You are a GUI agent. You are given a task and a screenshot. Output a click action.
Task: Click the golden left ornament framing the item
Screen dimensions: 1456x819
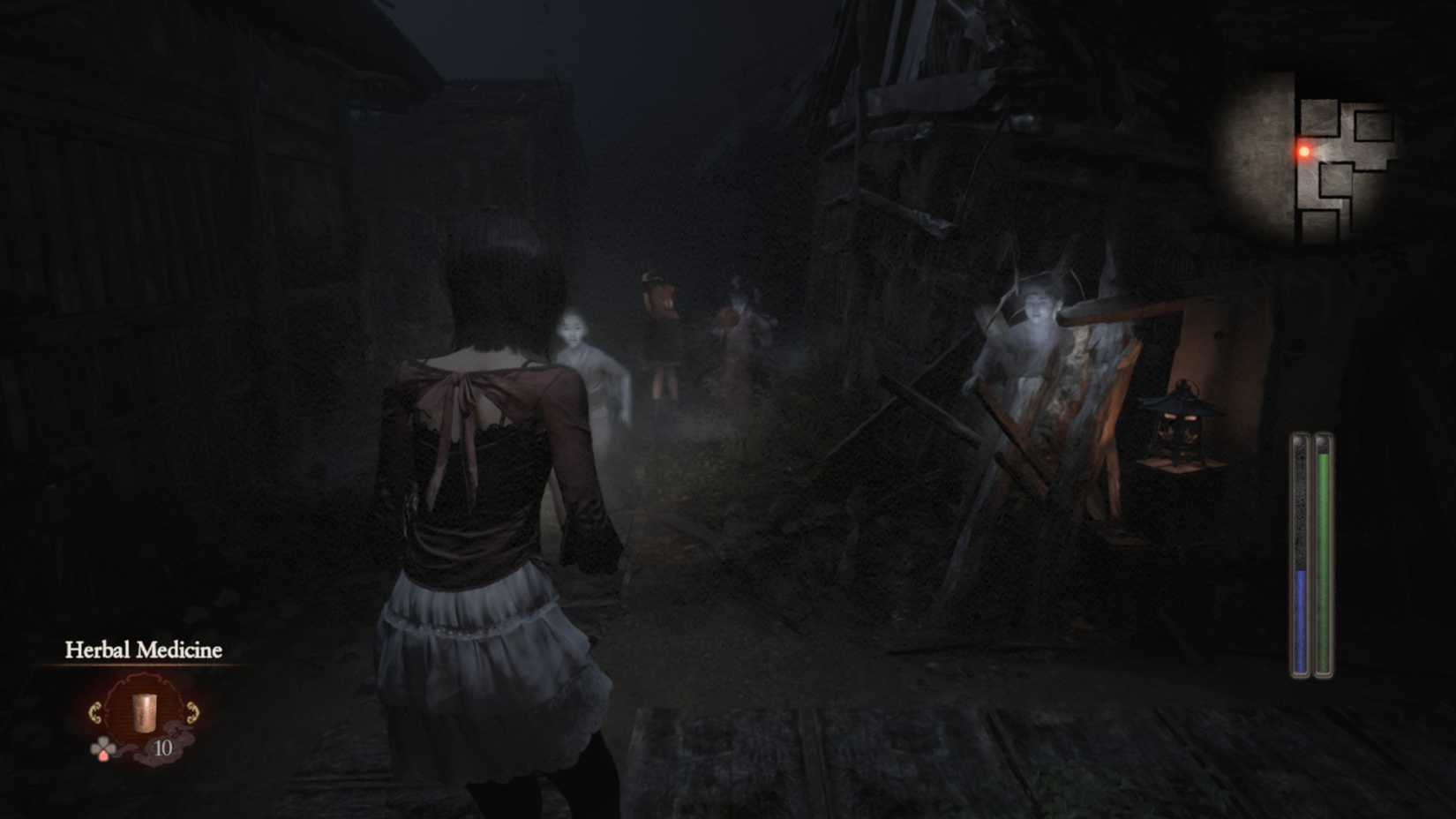[97, 712]
